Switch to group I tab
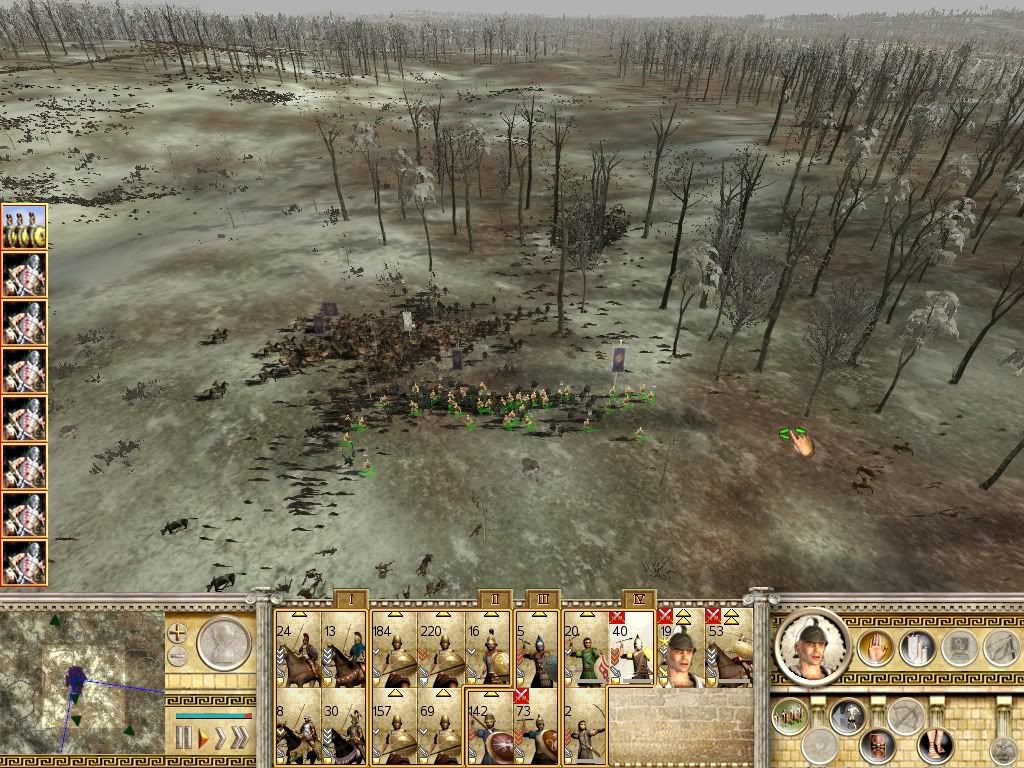1024x768 pixels. [351, 599]
